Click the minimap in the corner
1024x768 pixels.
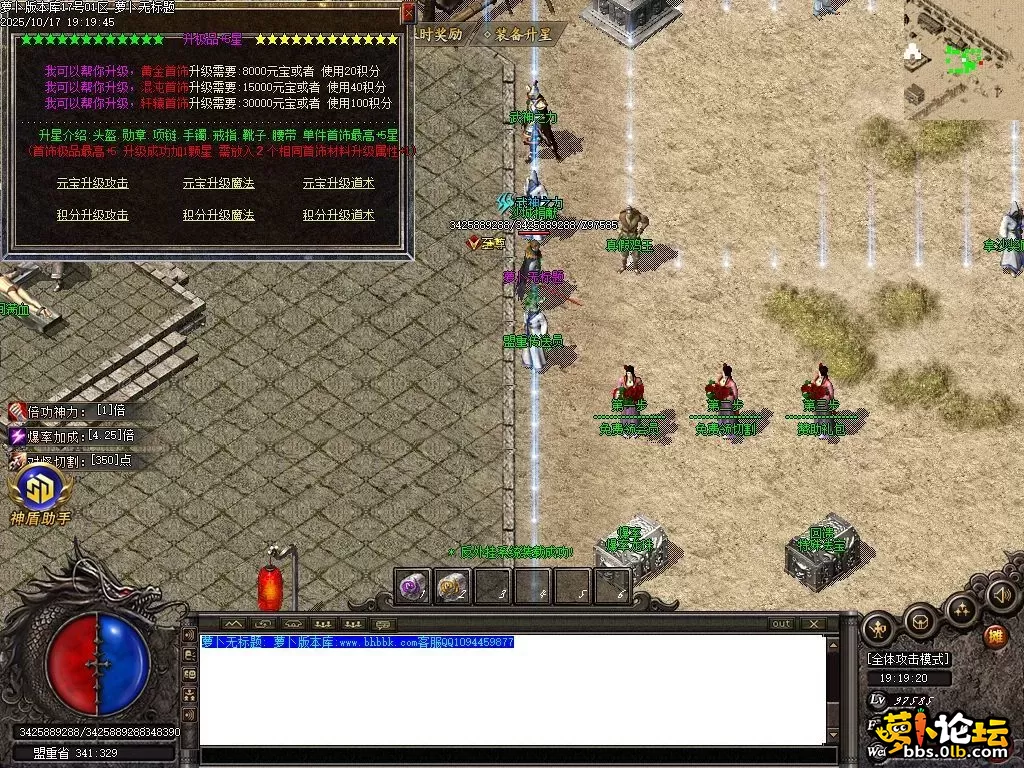point(962,58)
